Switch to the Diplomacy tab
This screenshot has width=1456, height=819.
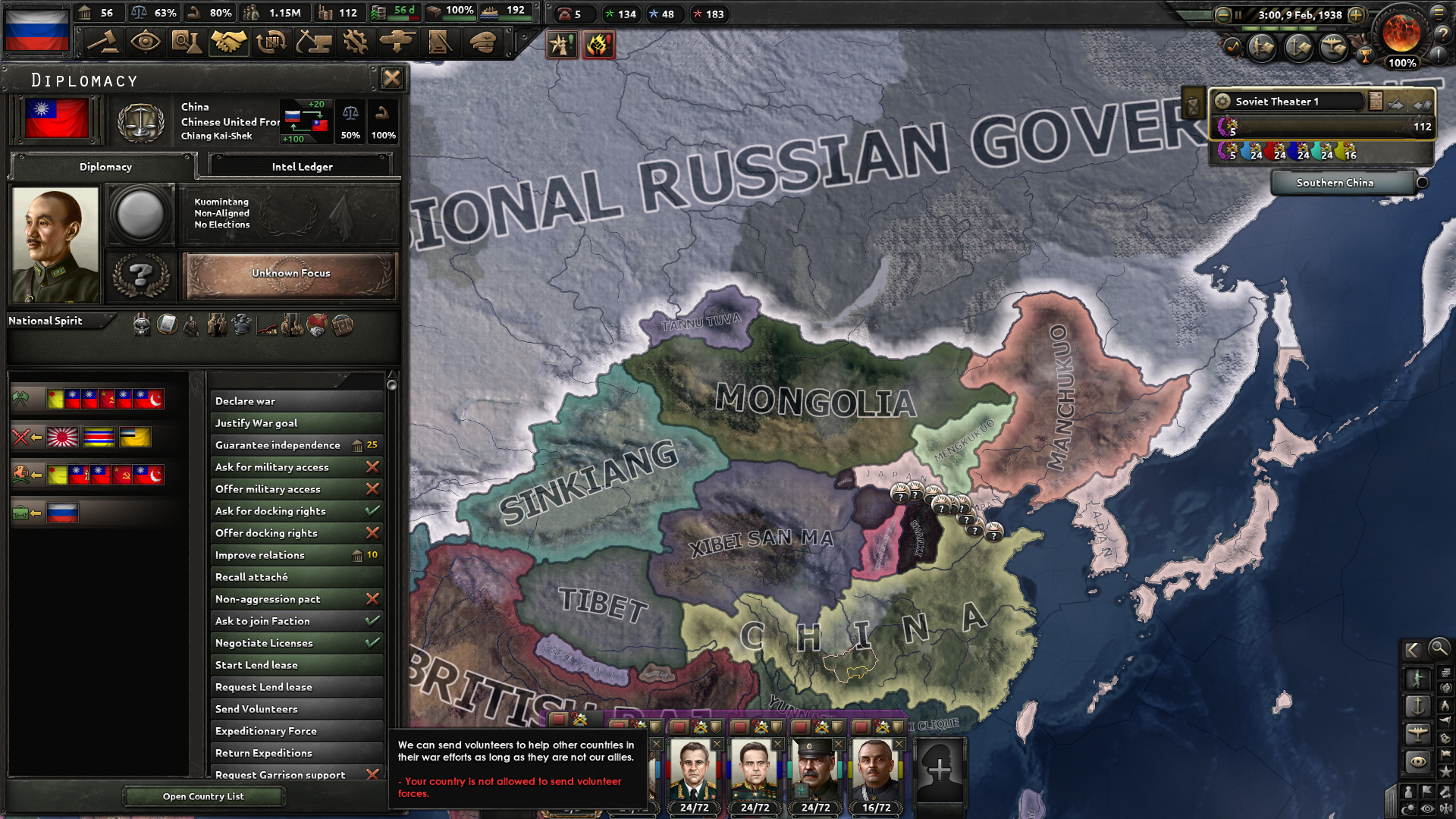pos(105,167)
